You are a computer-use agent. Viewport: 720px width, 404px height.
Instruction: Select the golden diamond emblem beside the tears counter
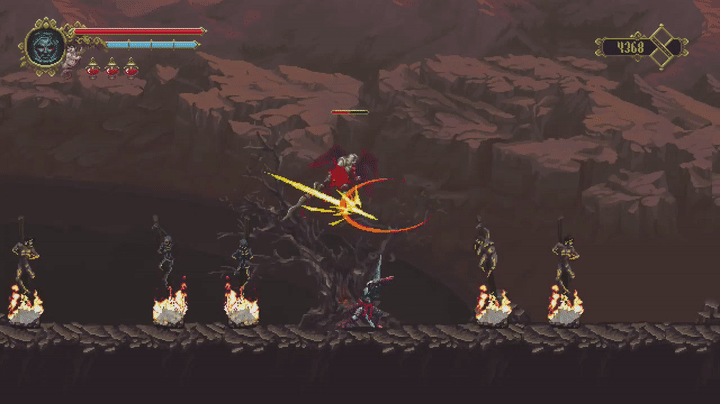(x=663, y=46)
